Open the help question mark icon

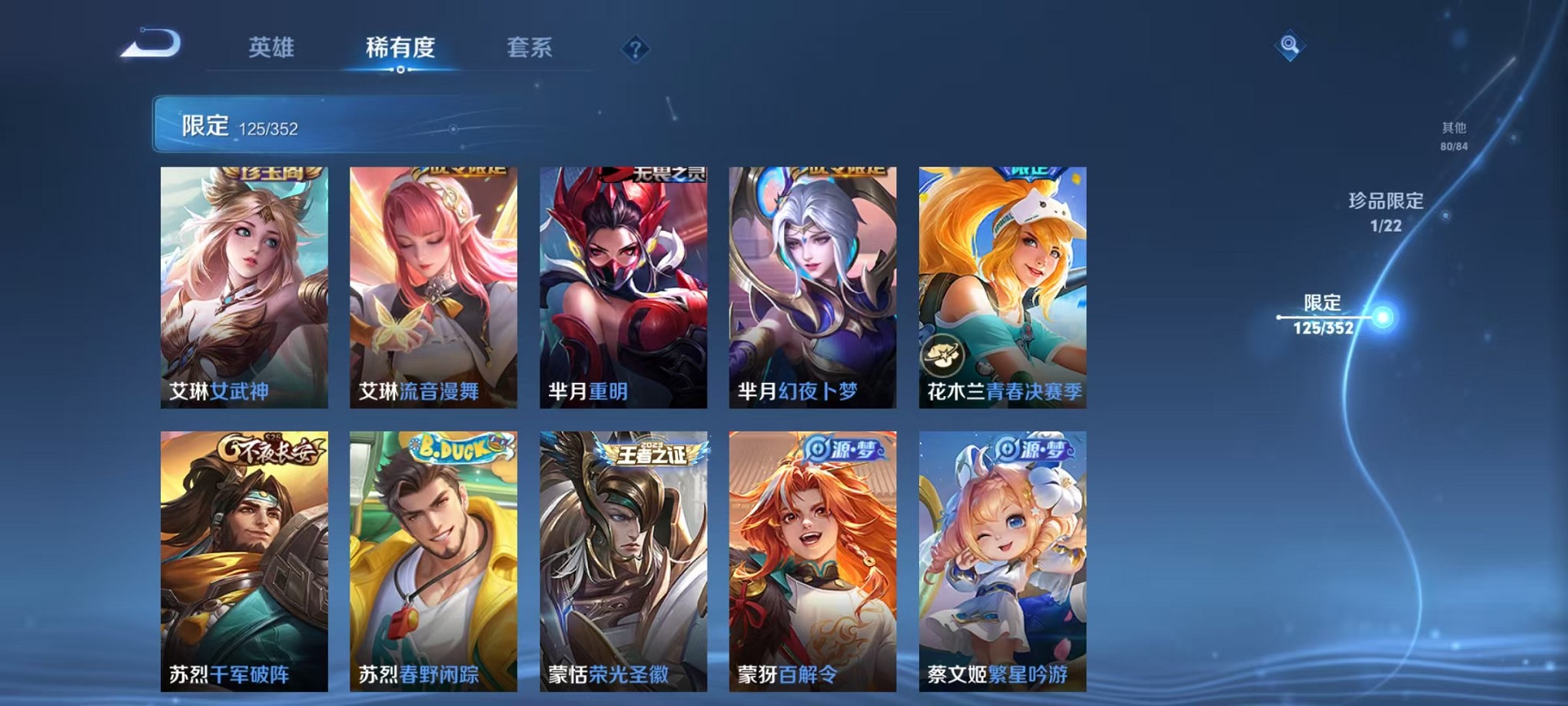pos(633,50)
